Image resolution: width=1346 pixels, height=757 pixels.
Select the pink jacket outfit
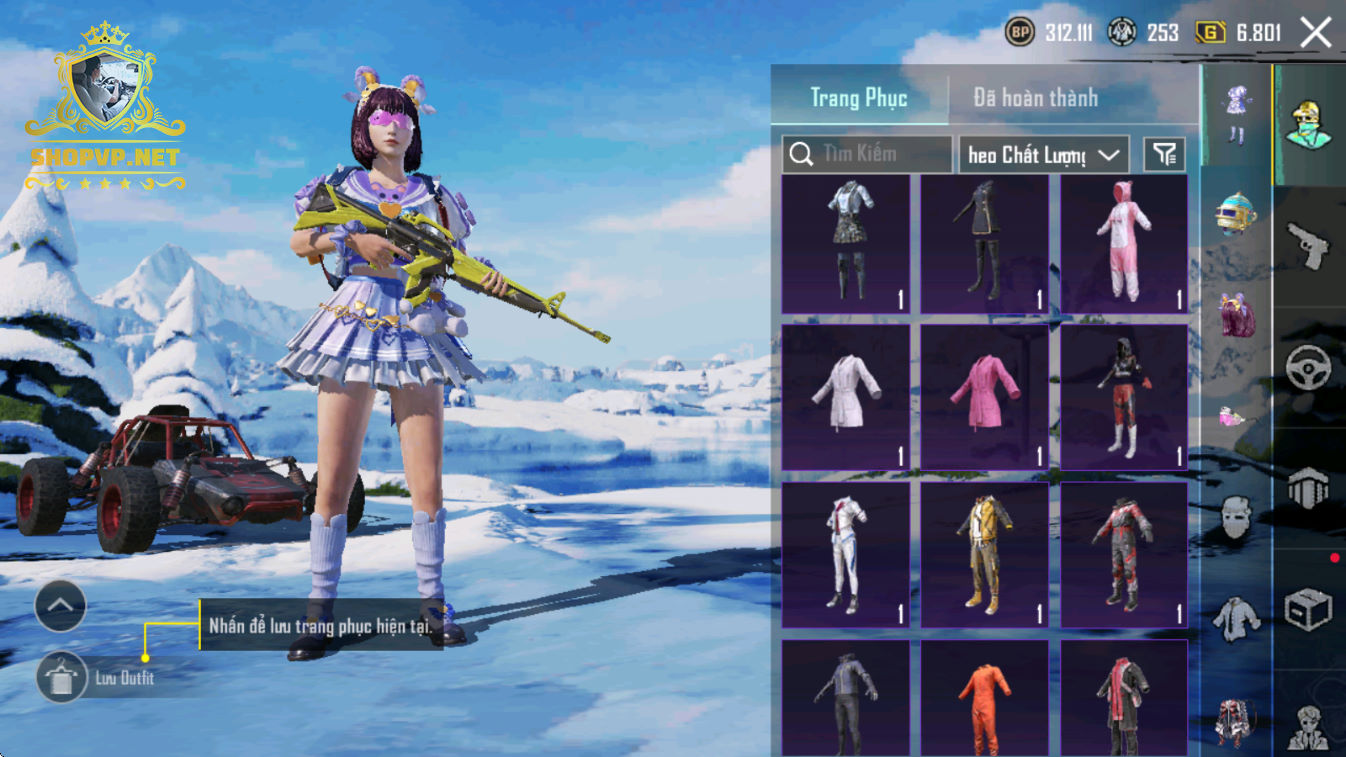tap(985, 396)
